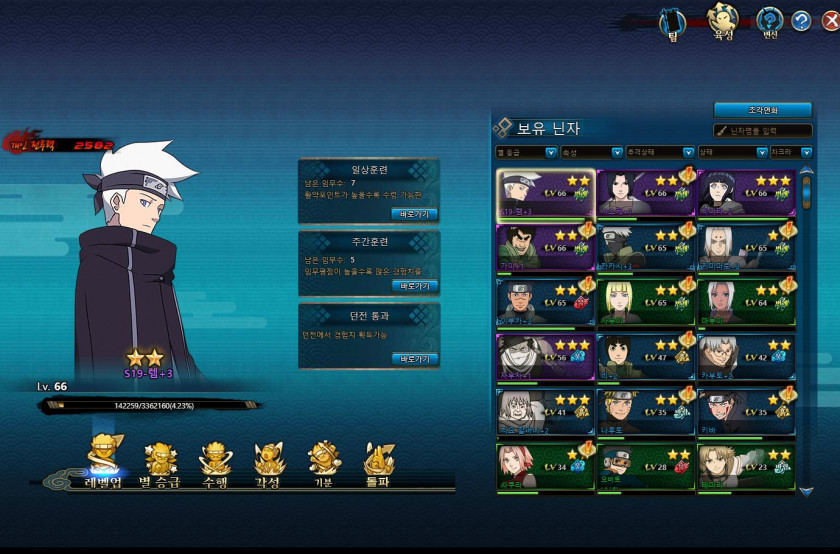The image size is (840, 554).
Task: Go to 주간훈련 via its 바로가기 button
Action: point(414,286)
